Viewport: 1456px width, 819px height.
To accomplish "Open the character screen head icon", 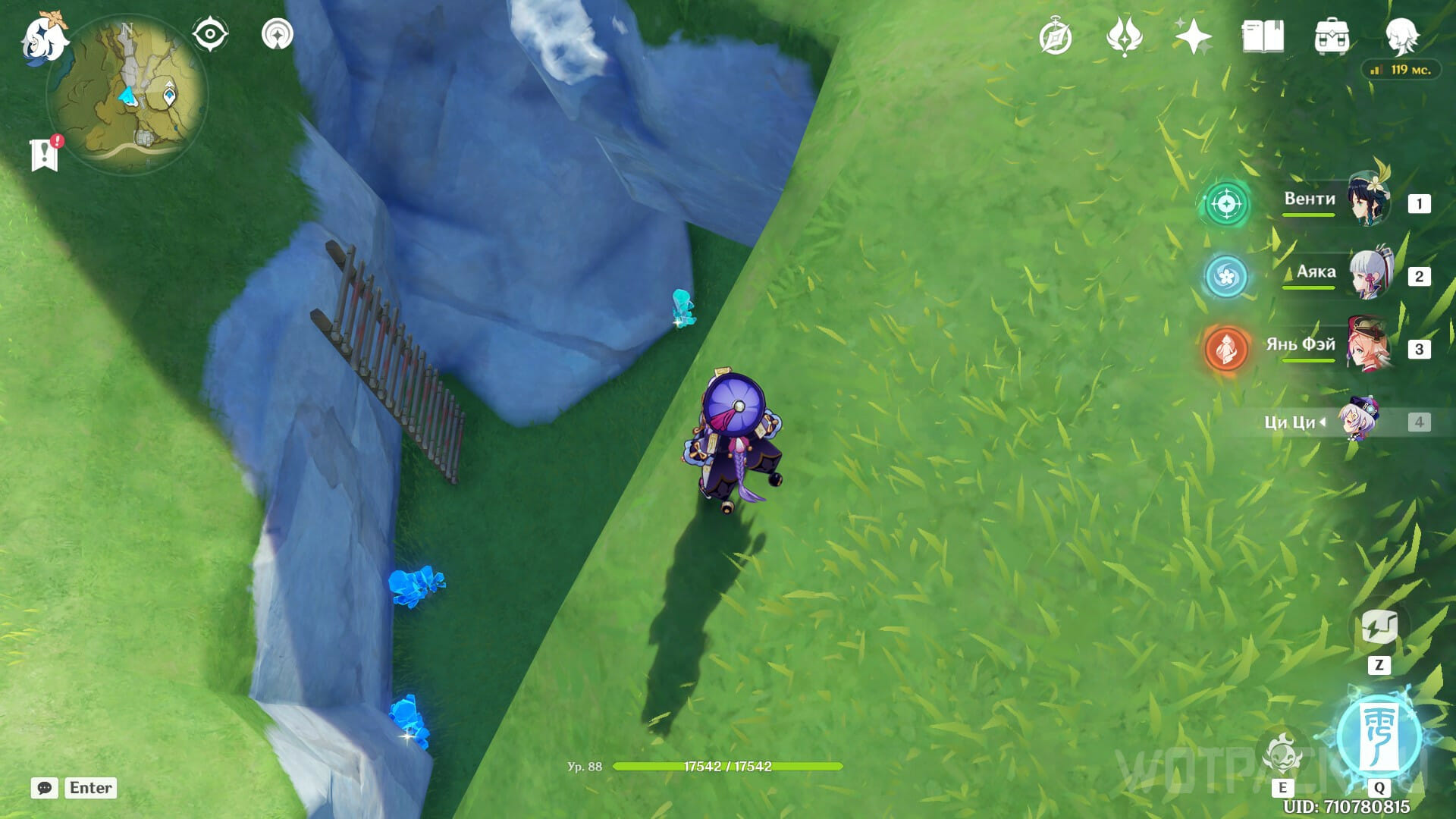I will point(1401,35).
